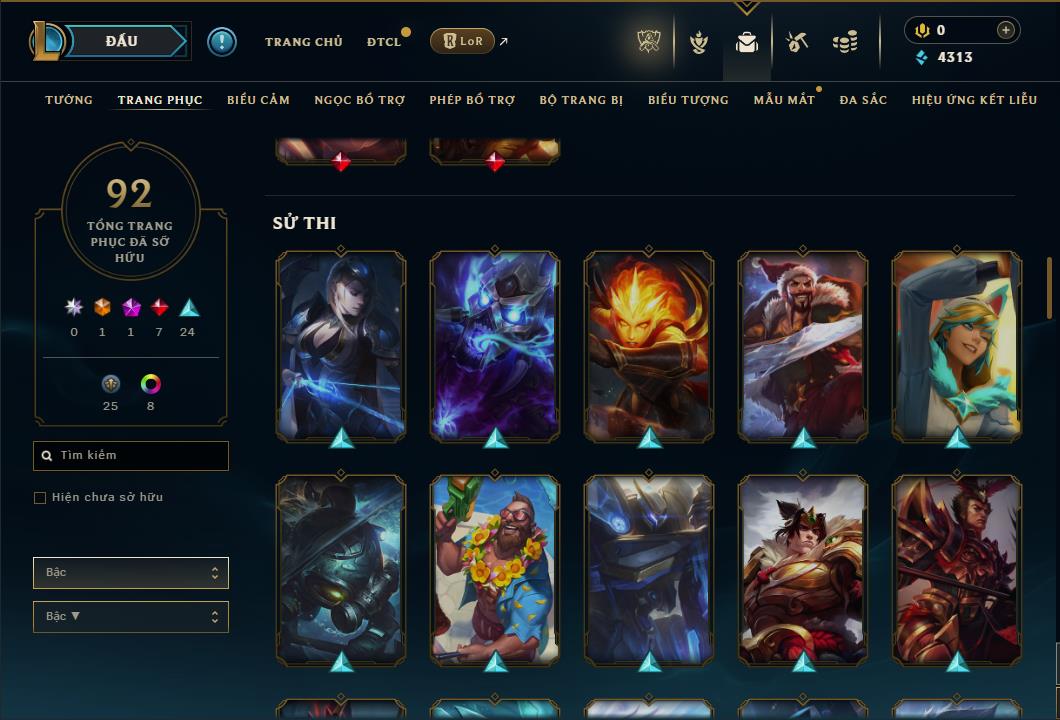The image size is (1060, 720).
Task: Switch to the TƯỚNG champions tab
Action: (69, 100)
